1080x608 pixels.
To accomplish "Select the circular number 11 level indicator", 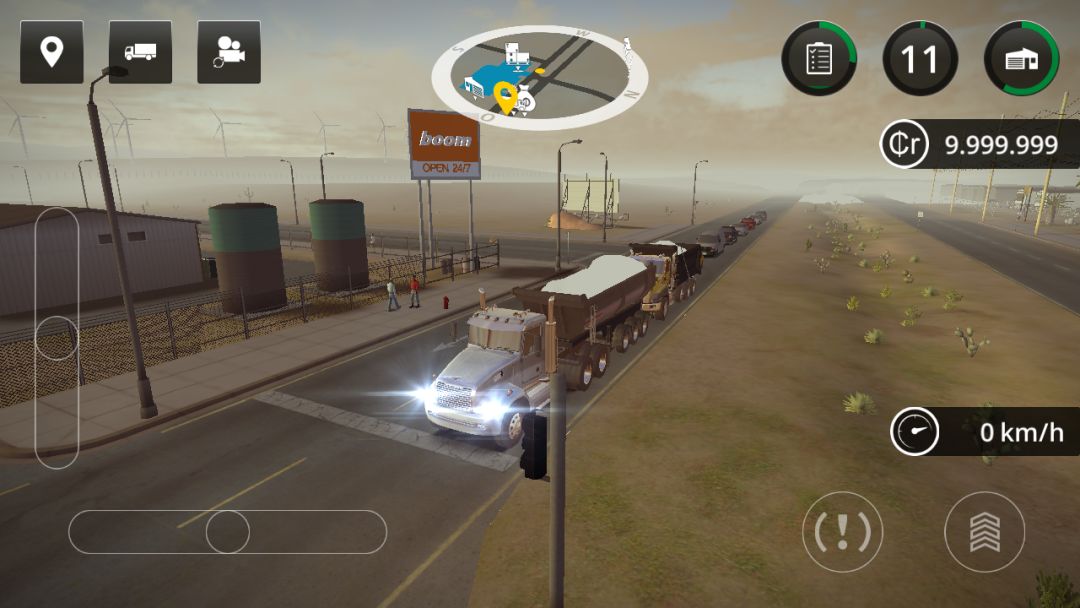I will [x=920, y=58].
